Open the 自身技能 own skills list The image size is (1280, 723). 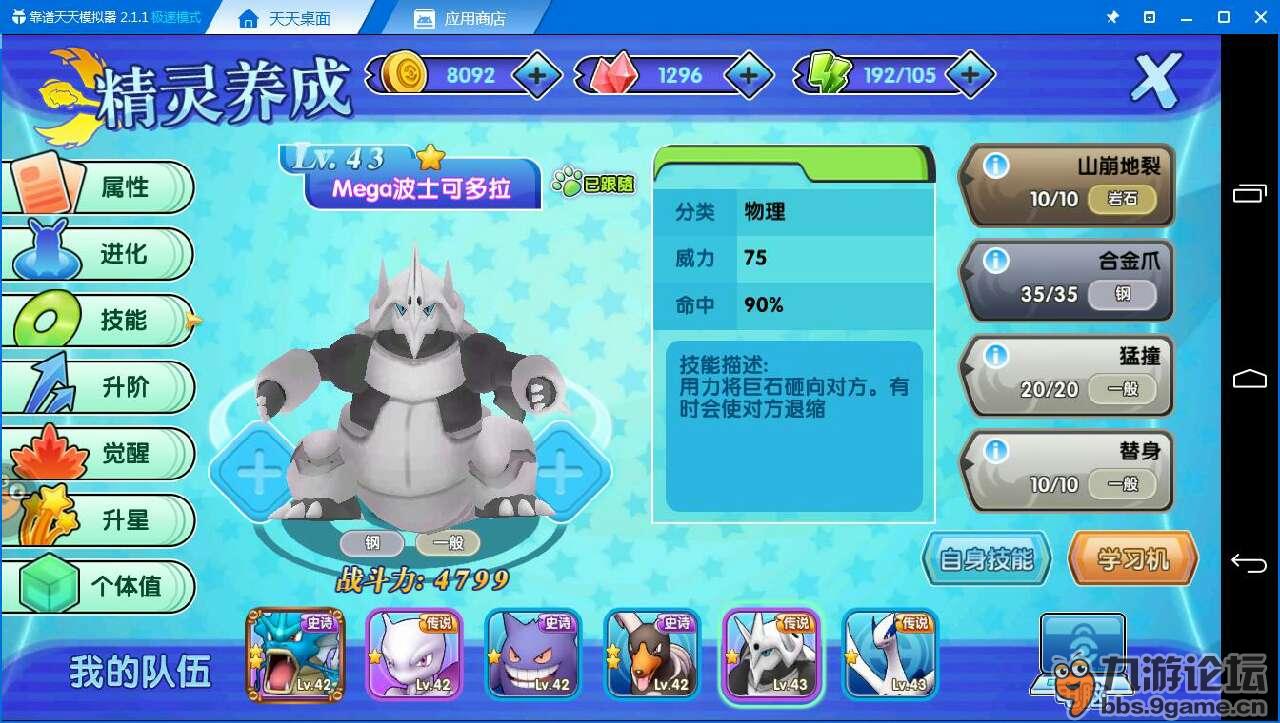click(x=986, y=559)
